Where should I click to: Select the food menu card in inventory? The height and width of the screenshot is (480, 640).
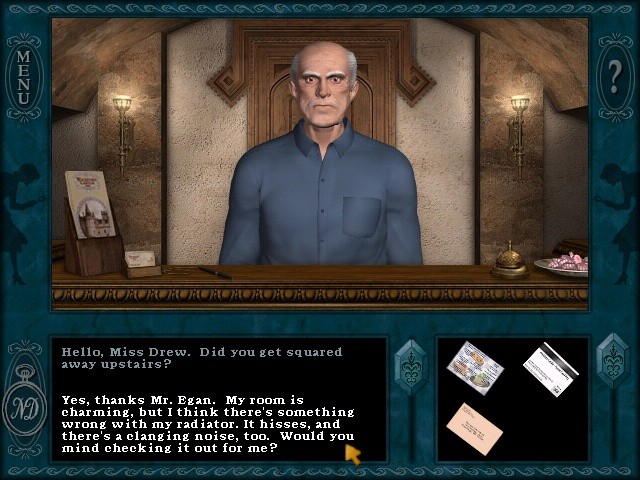pos(475,367)
